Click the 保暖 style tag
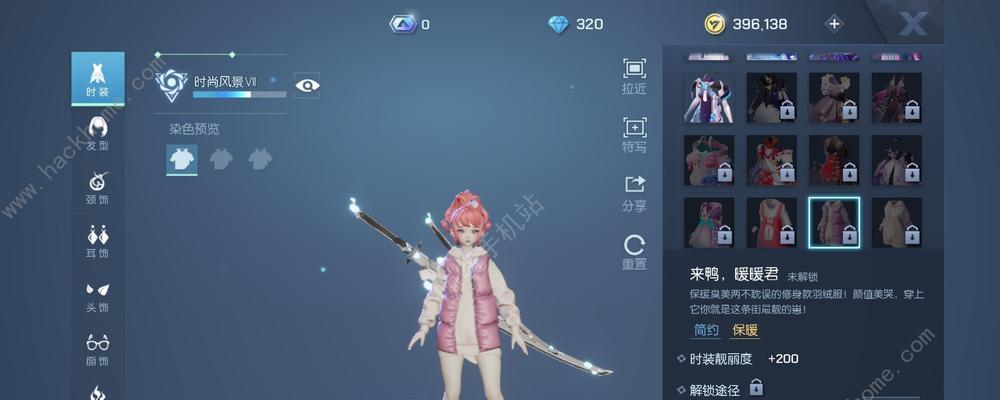Image resolution: width=1000 pixels, height=400 pixels. (x=745, y=330)
